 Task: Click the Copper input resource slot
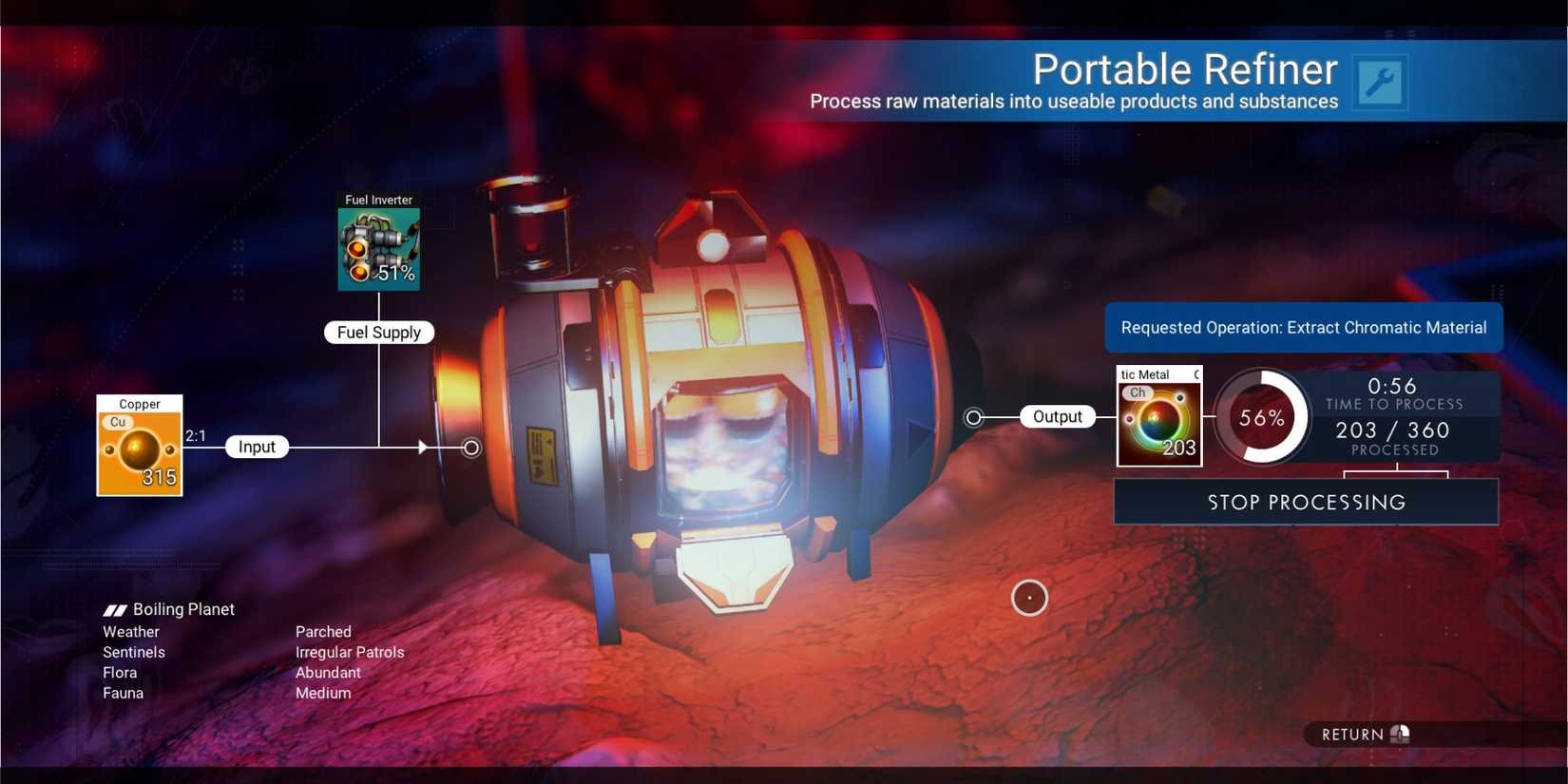[x=139, y=447]
